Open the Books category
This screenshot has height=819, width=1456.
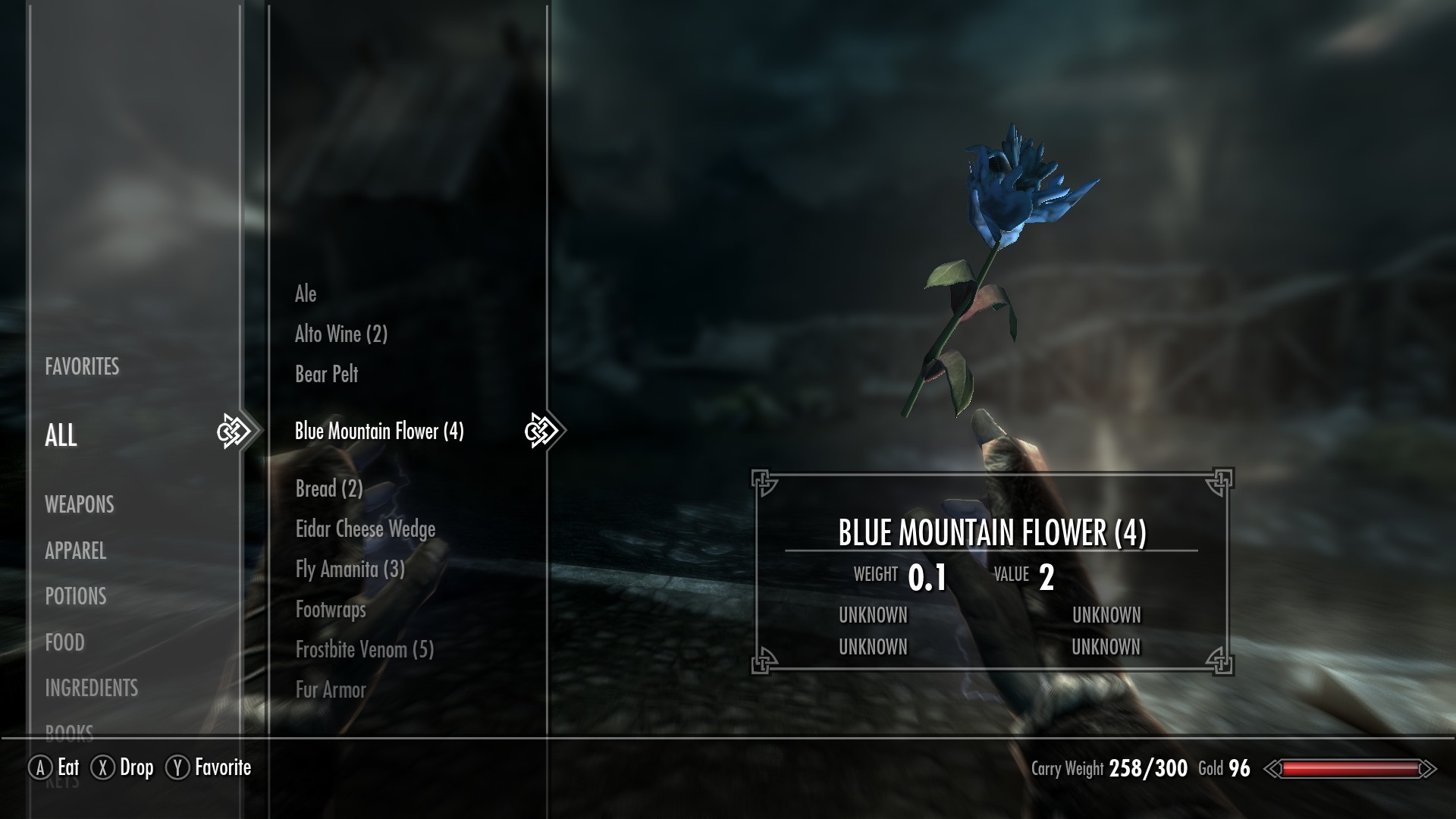70,732
